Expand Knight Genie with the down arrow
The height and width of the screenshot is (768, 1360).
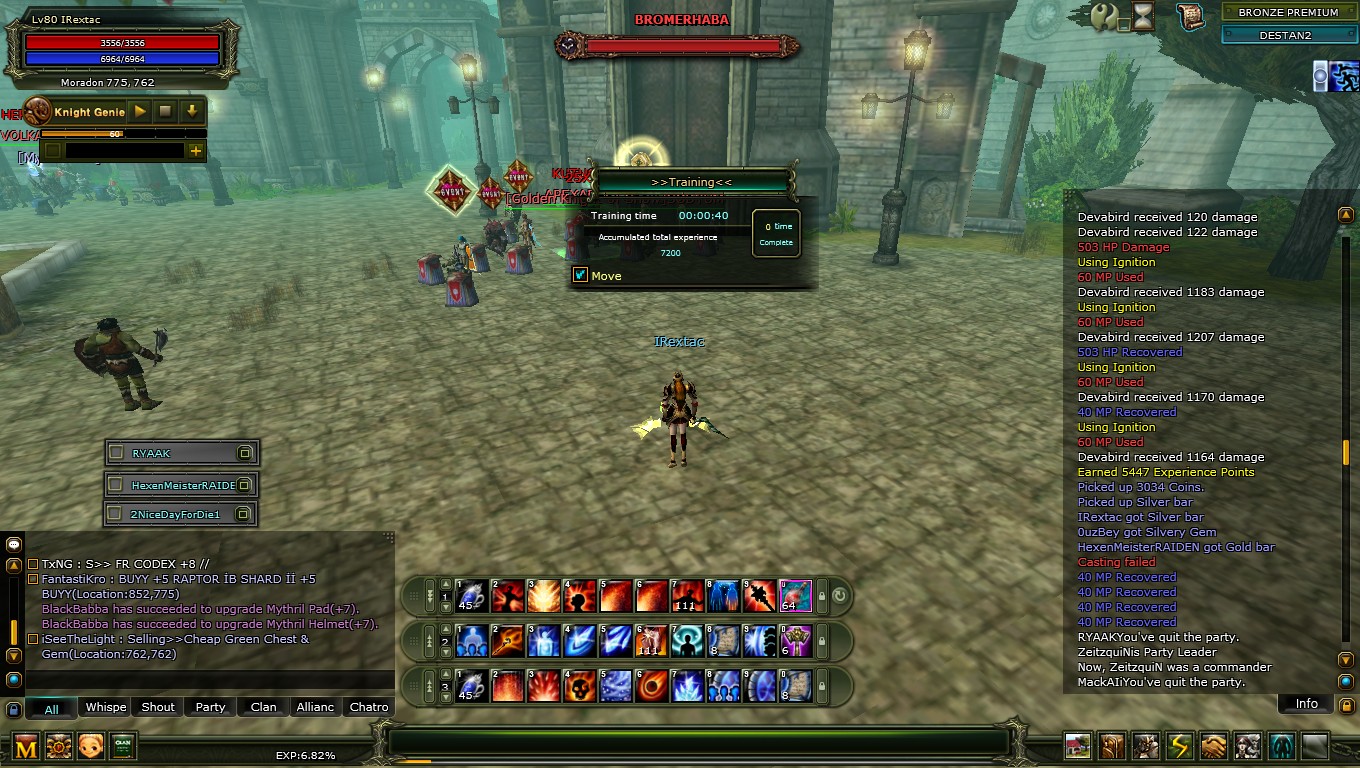coord(191,112)
